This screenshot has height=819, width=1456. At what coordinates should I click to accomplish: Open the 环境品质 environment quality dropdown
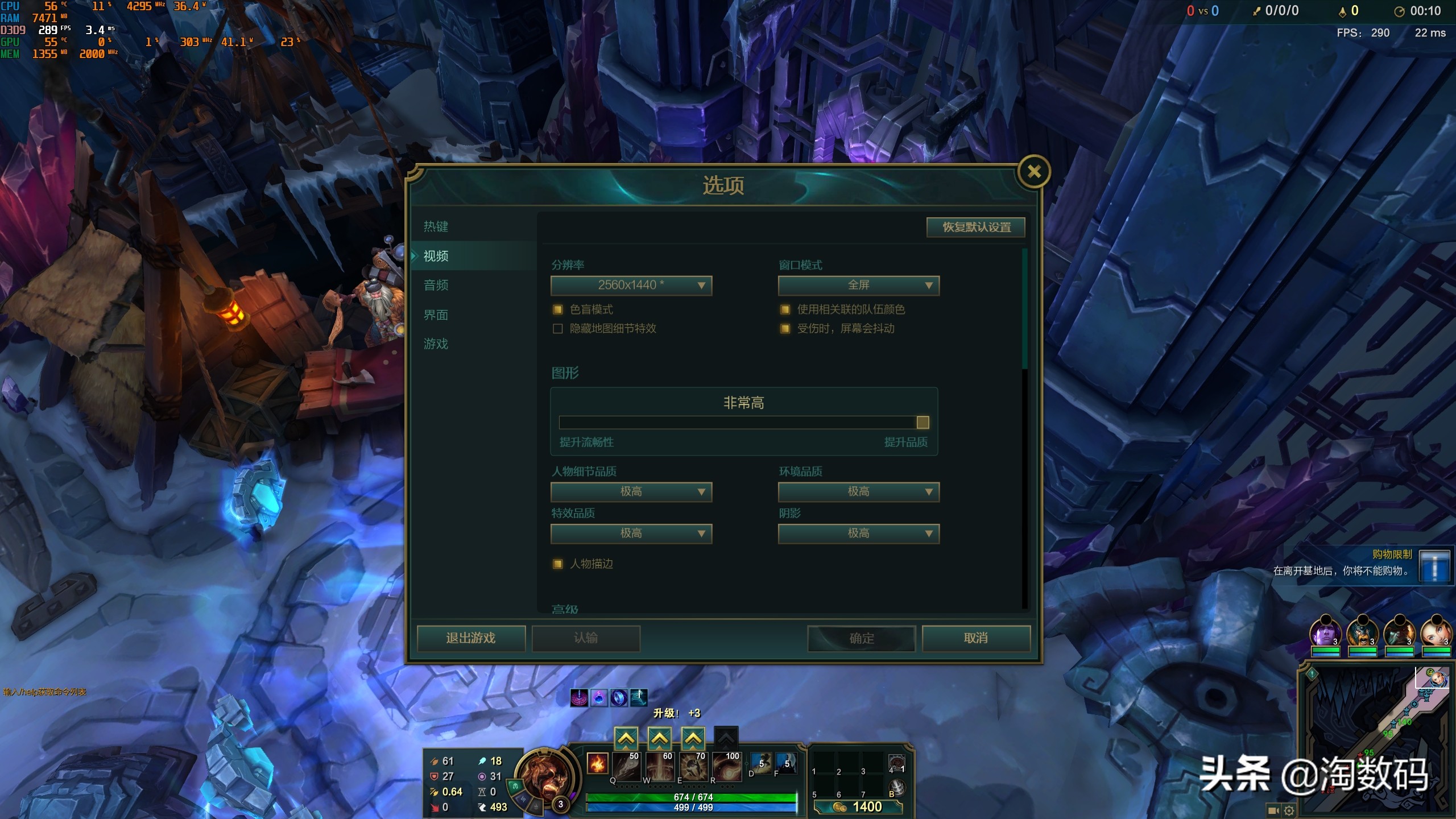tap(859, 492)
